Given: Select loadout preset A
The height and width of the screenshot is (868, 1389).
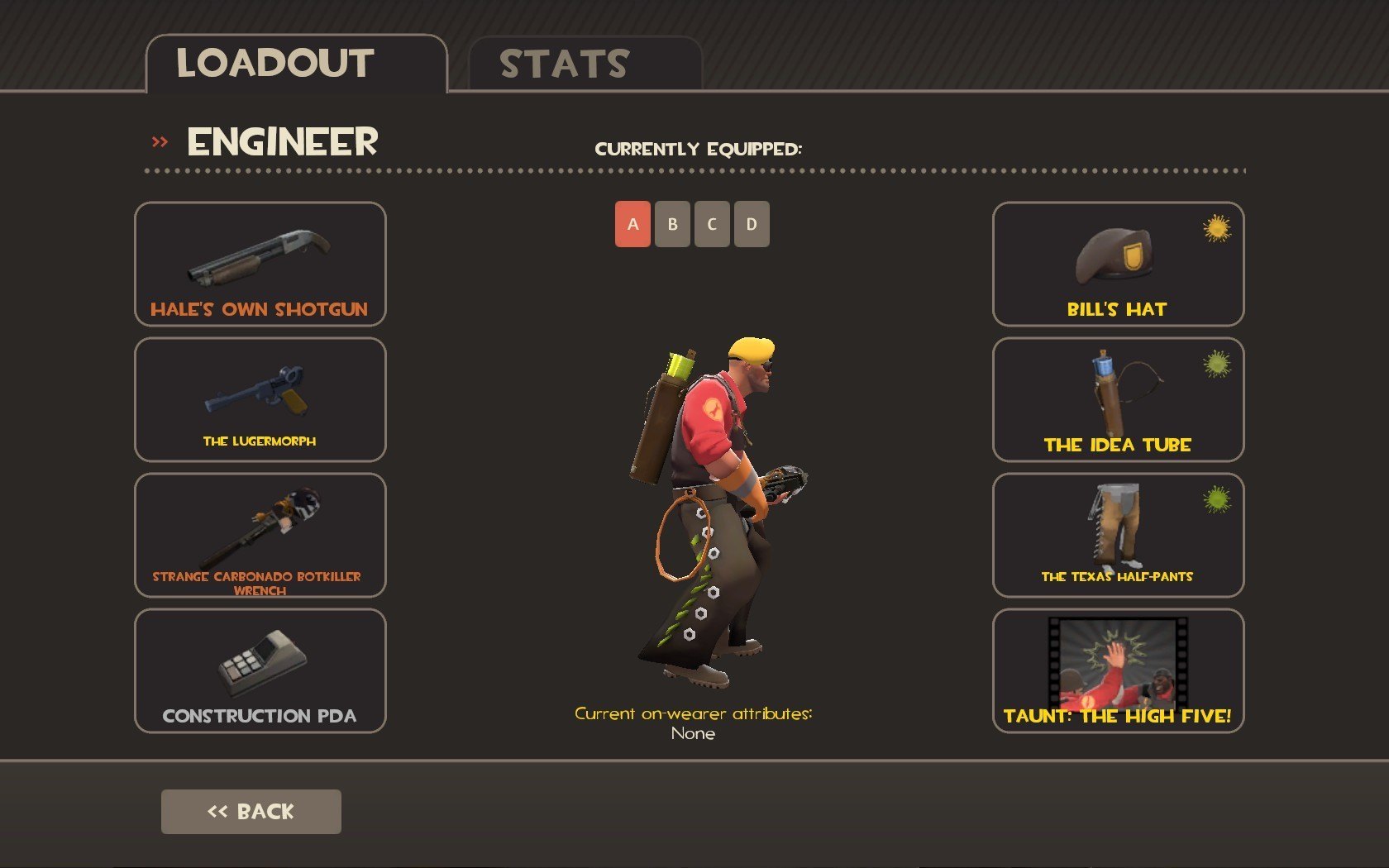Looking at the screenshot, I should [x=632, y=224].
